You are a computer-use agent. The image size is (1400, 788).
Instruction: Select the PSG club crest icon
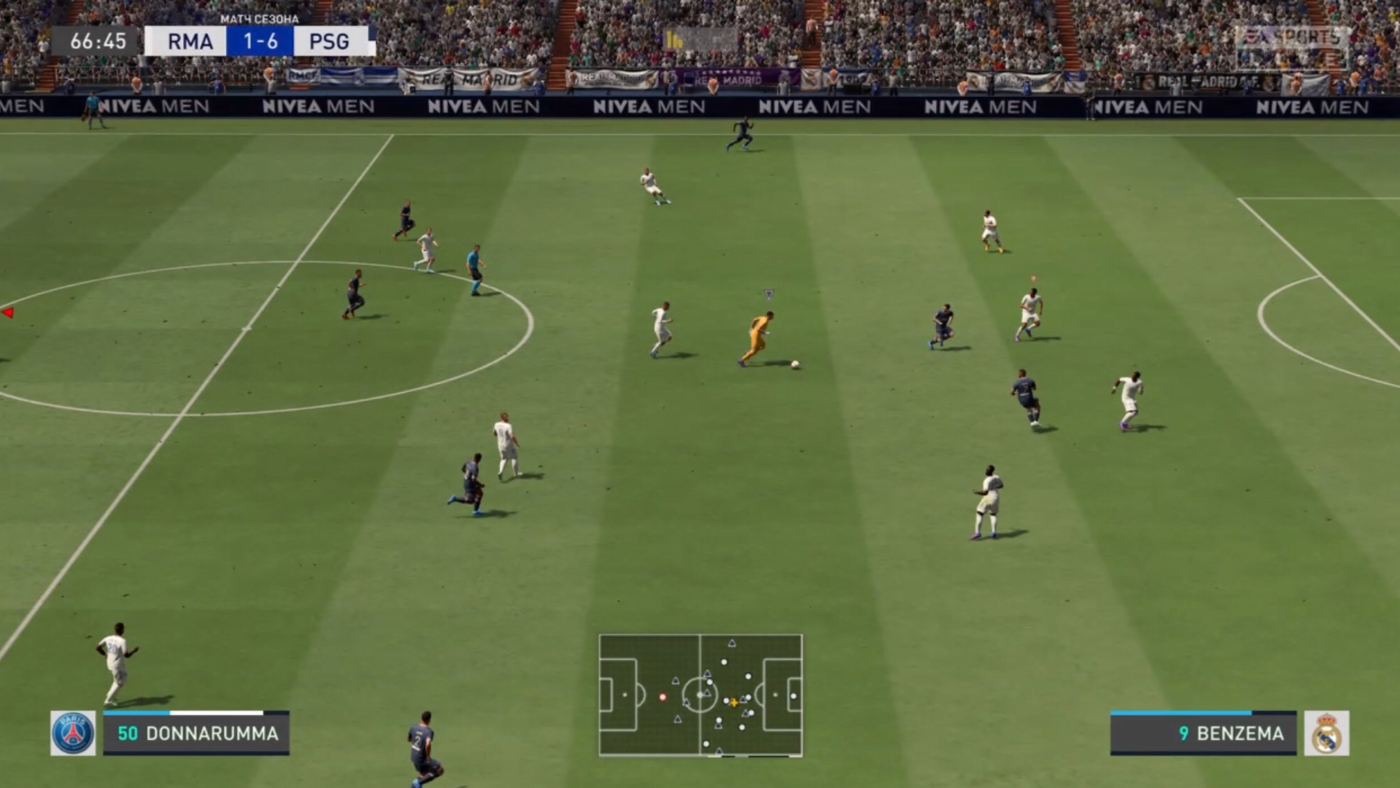[73, 733]
